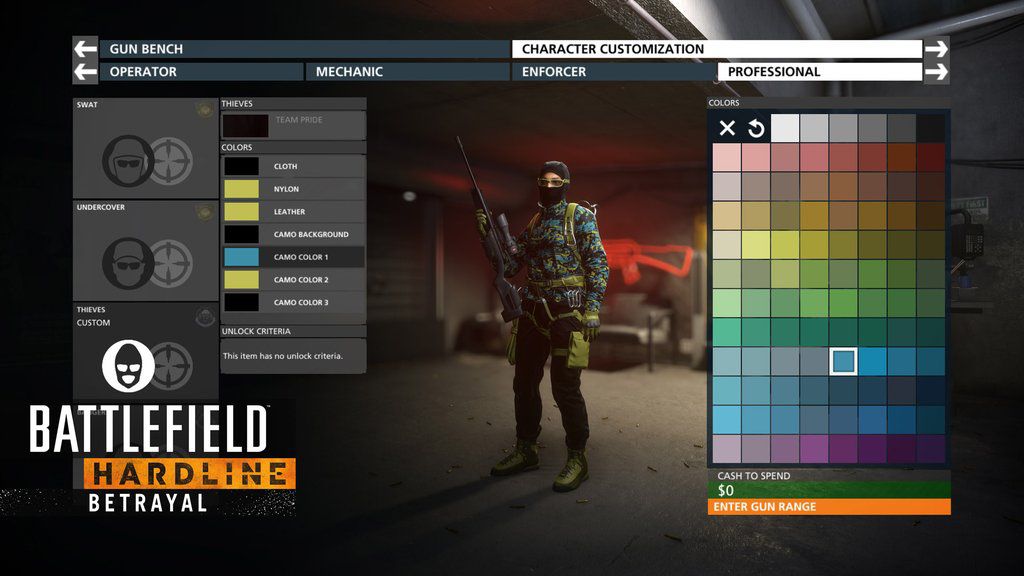Viewport: 1024px width, 576px height.
Task: Select the Leather color row
Action: point(293,212)
